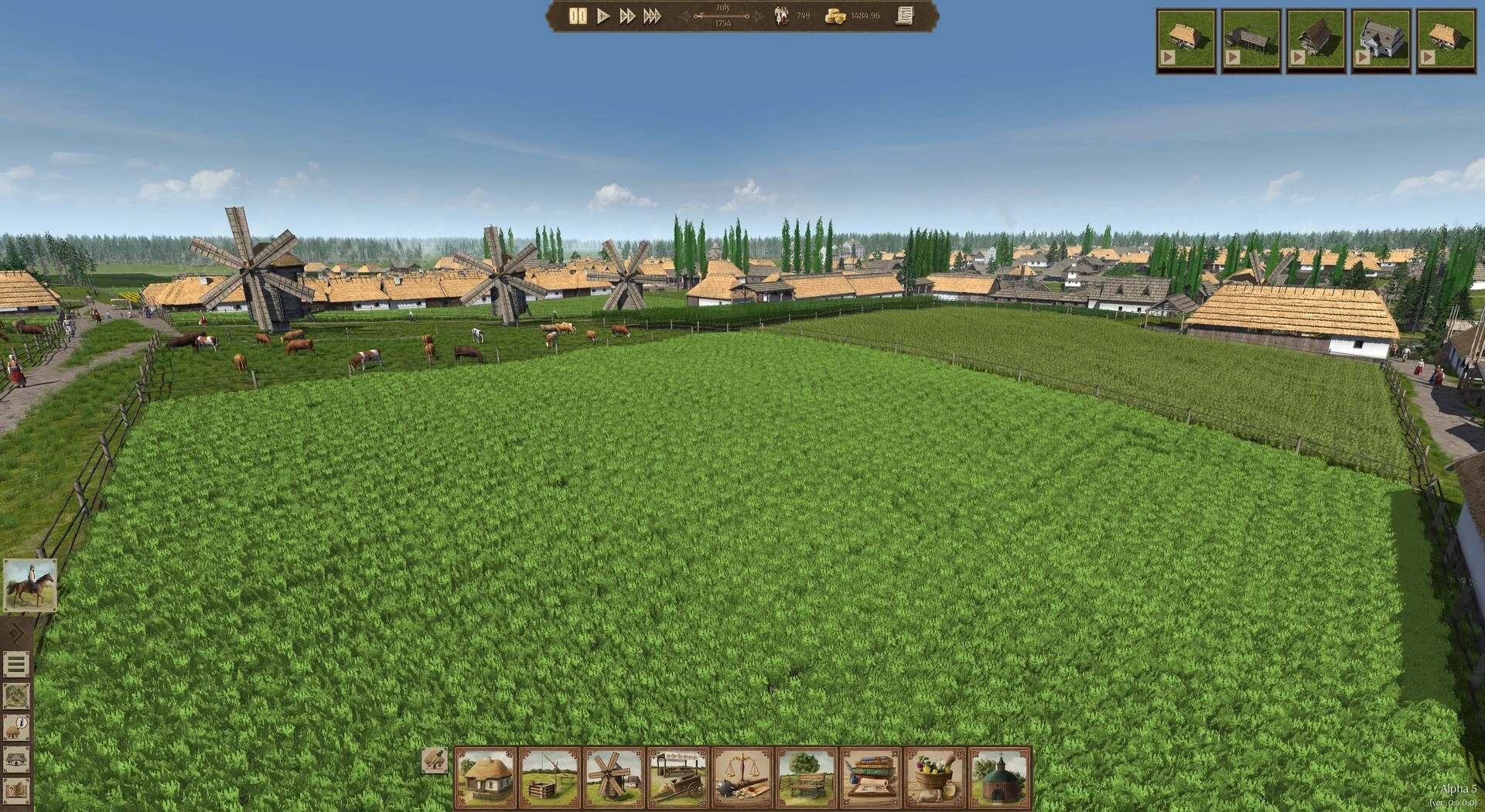
Task: Open the market stall and cart category
Action: pos(678,777)
